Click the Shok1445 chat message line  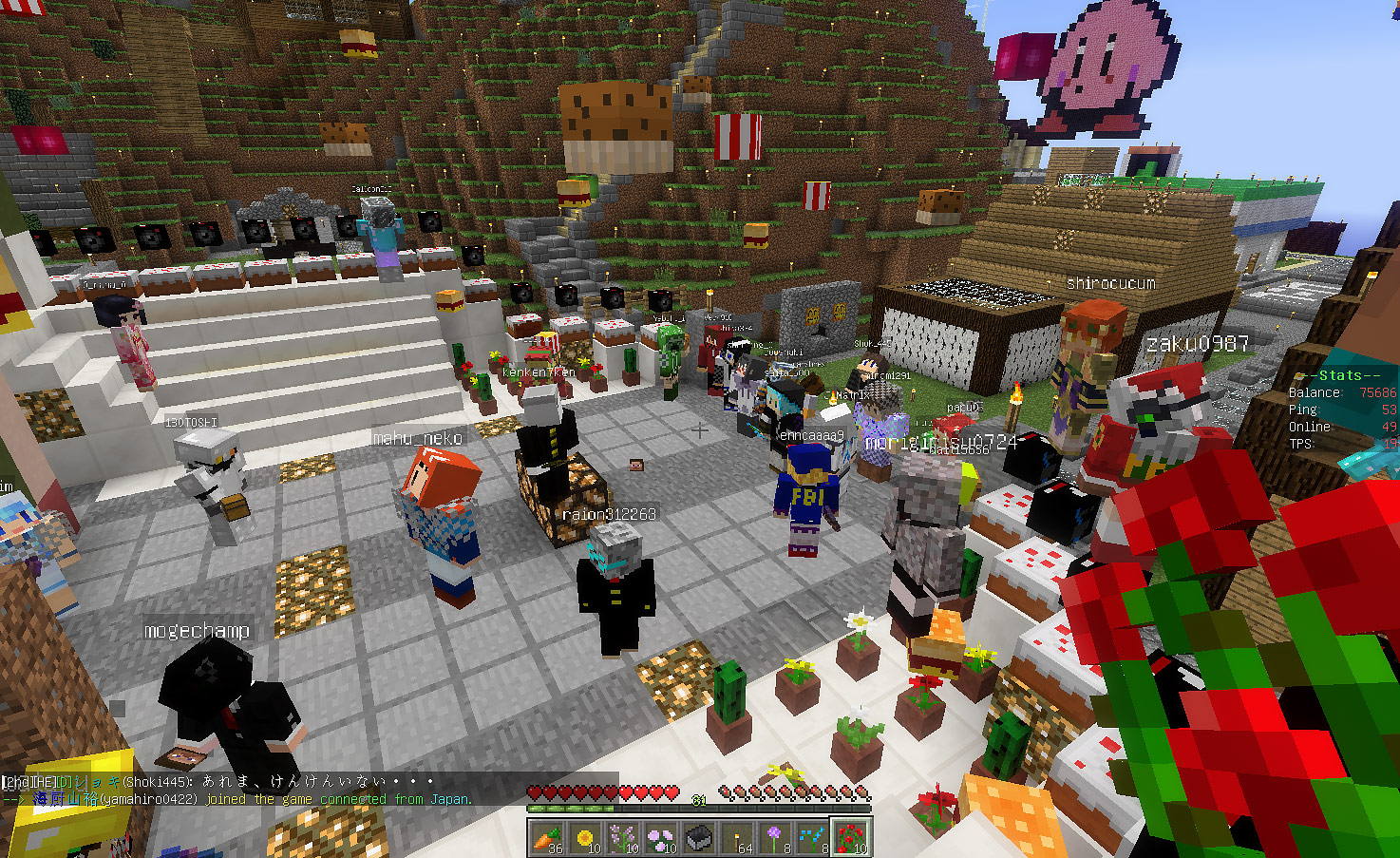[218, 782]
